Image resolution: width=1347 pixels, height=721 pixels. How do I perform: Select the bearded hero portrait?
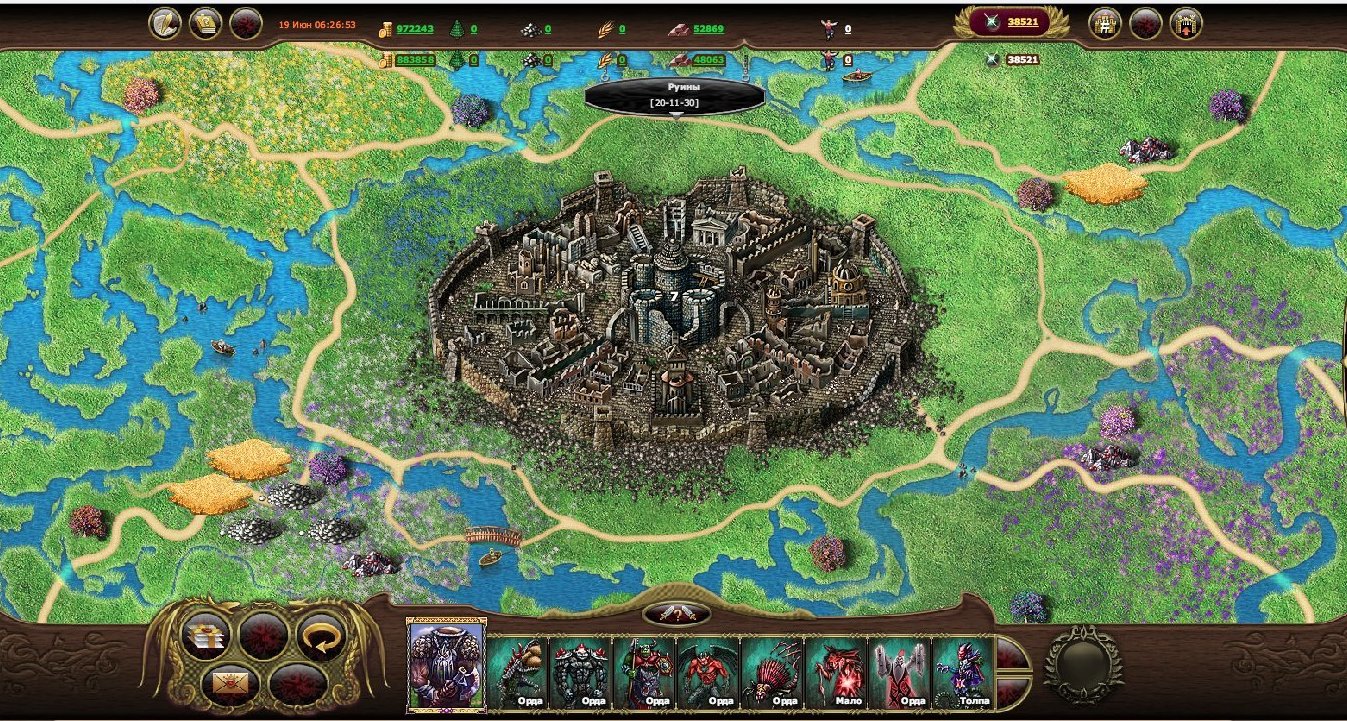pyautogui.click(x=446, y=663)
